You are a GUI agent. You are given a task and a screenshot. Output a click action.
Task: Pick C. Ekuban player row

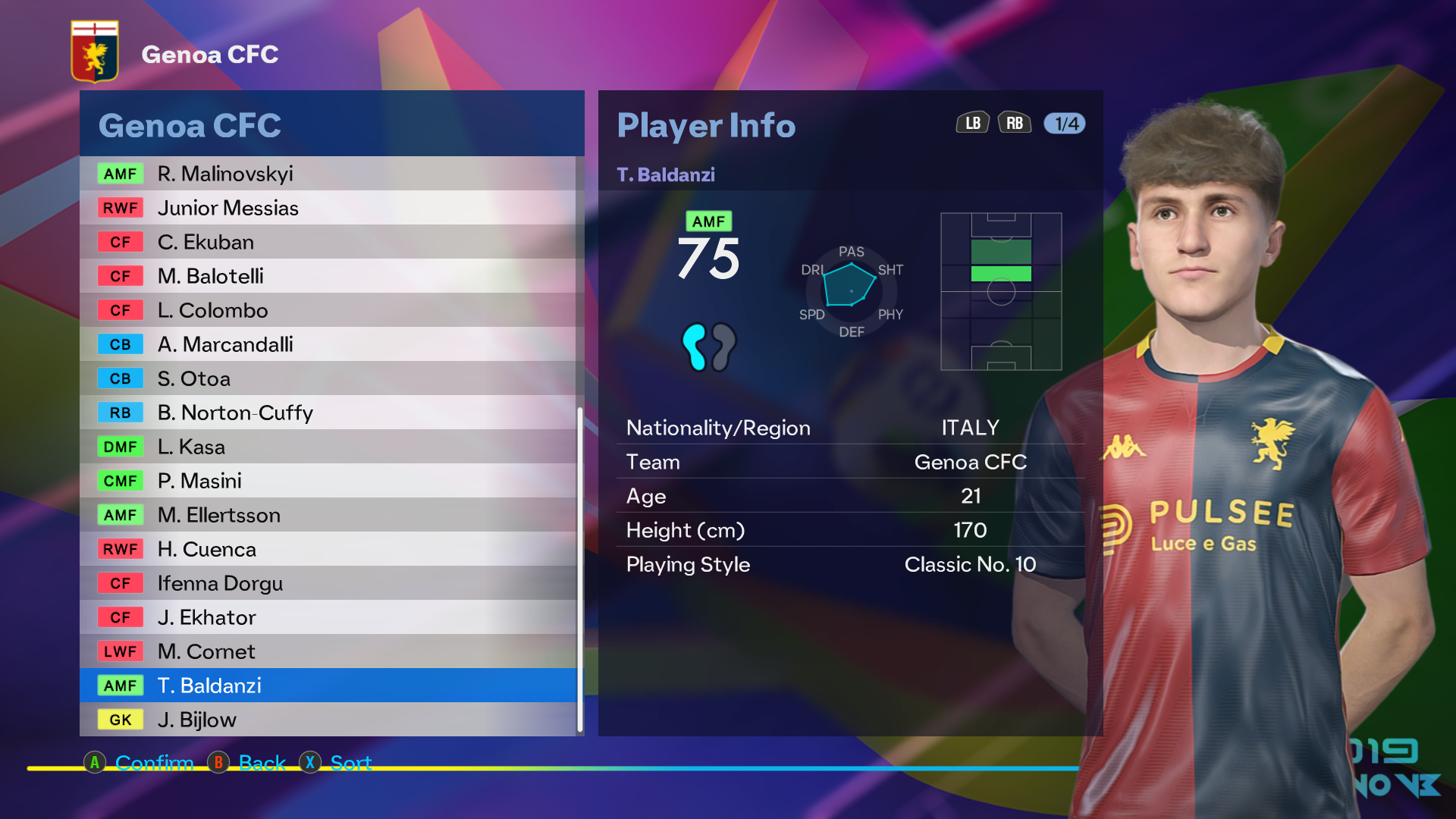[x=328, y=242]
